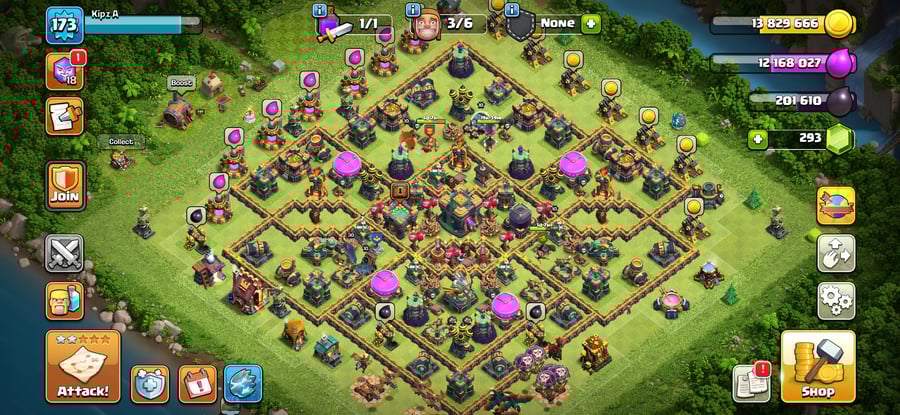Screen dimensions: 900x415
Task: Open the blue swirl icon button
Action: click(x=243, y=383)
